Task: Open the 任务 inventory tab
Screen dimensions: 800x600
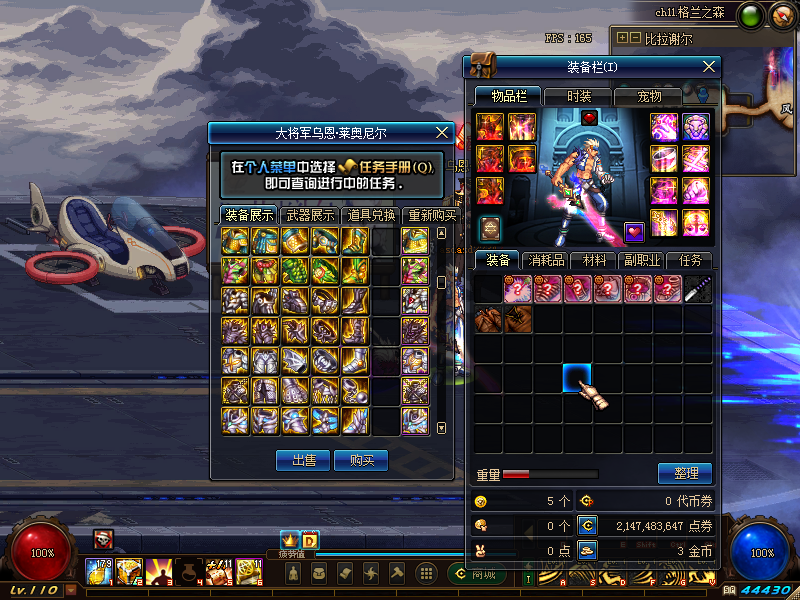Action: pyautogui.click(x=689, y=260)
